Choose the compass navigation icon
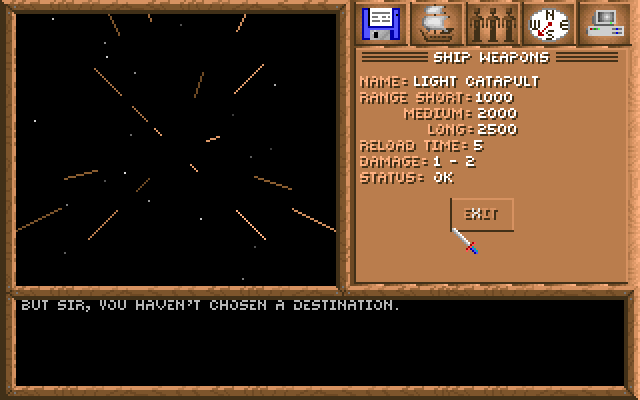The image size is (640, 400). pos(547,22)
